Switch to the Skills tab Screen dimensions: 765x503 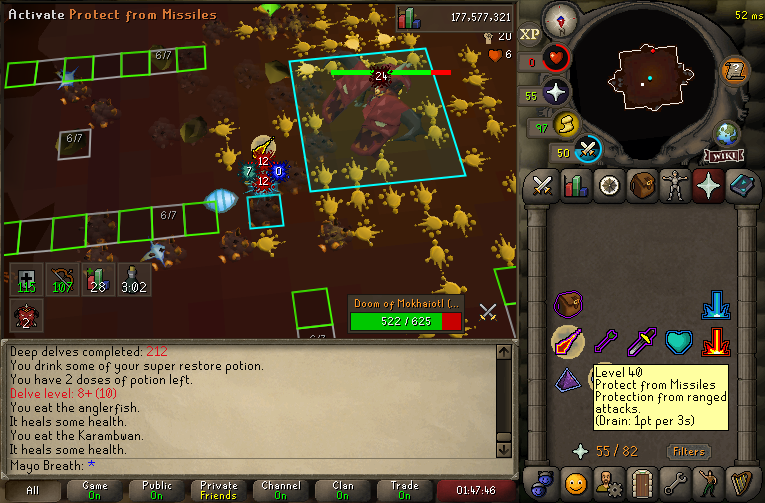click(575, 186)
